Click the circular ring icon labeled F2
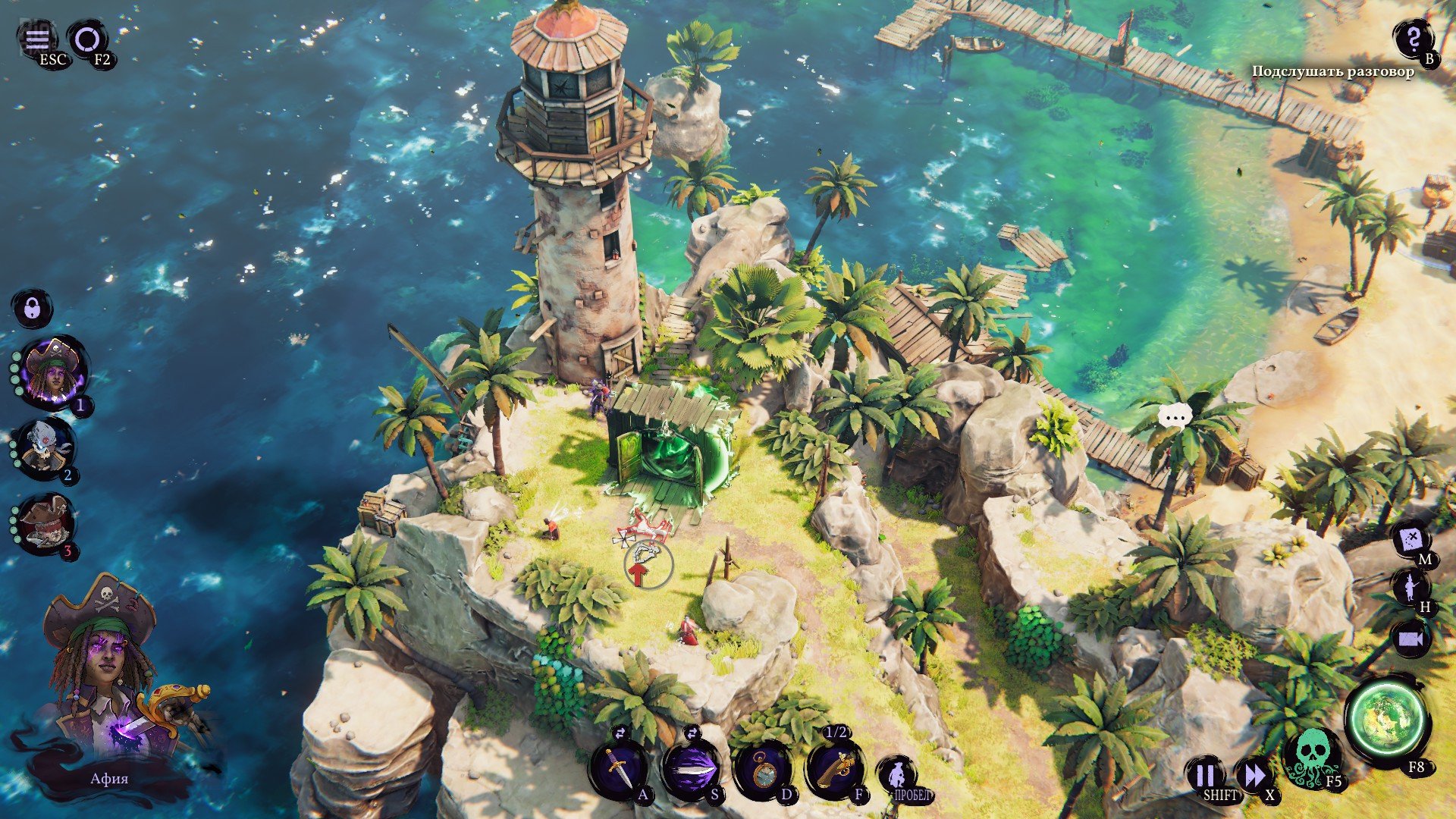The height and width of the screenshot is (819, 1456). 87,39
